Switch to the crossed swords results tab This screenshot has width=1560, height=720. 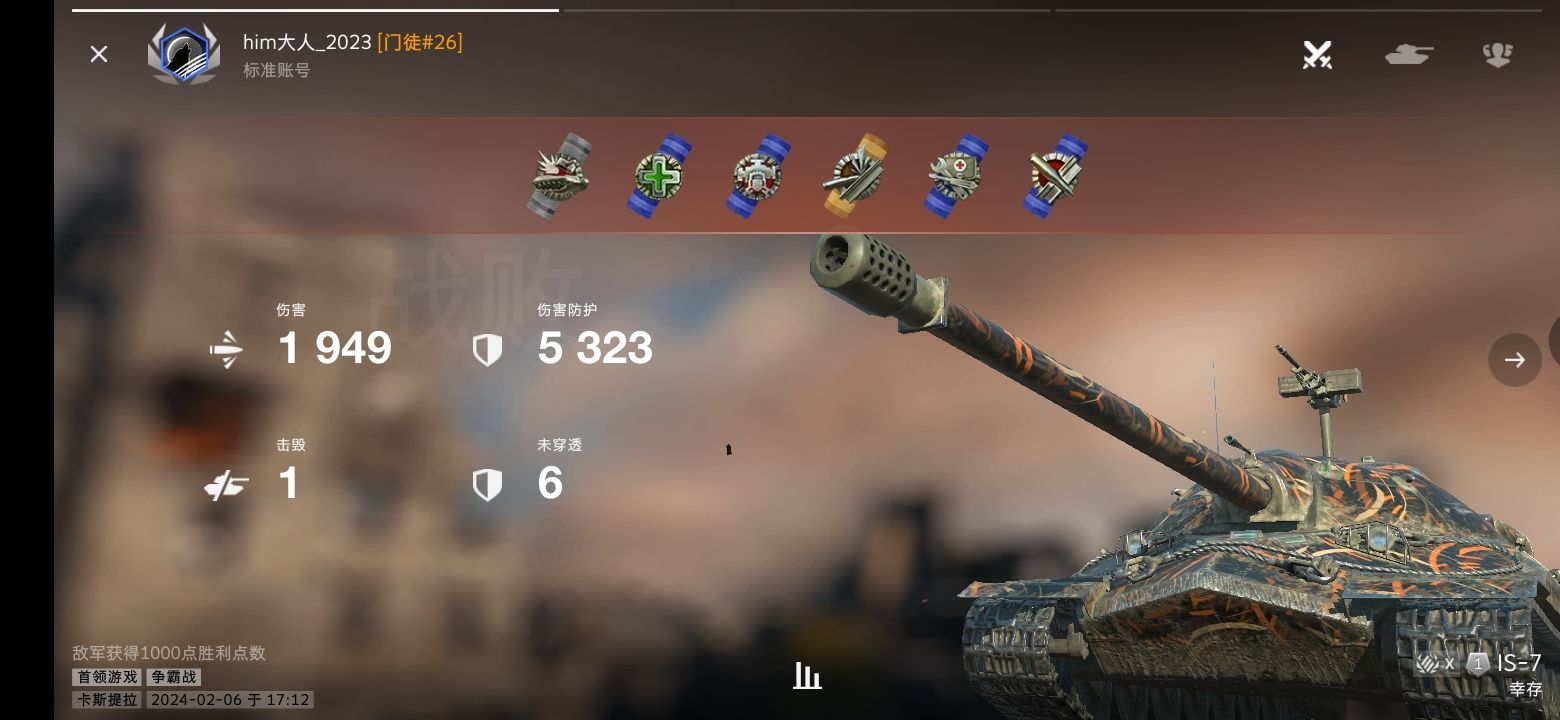[x=1317, y=54]
